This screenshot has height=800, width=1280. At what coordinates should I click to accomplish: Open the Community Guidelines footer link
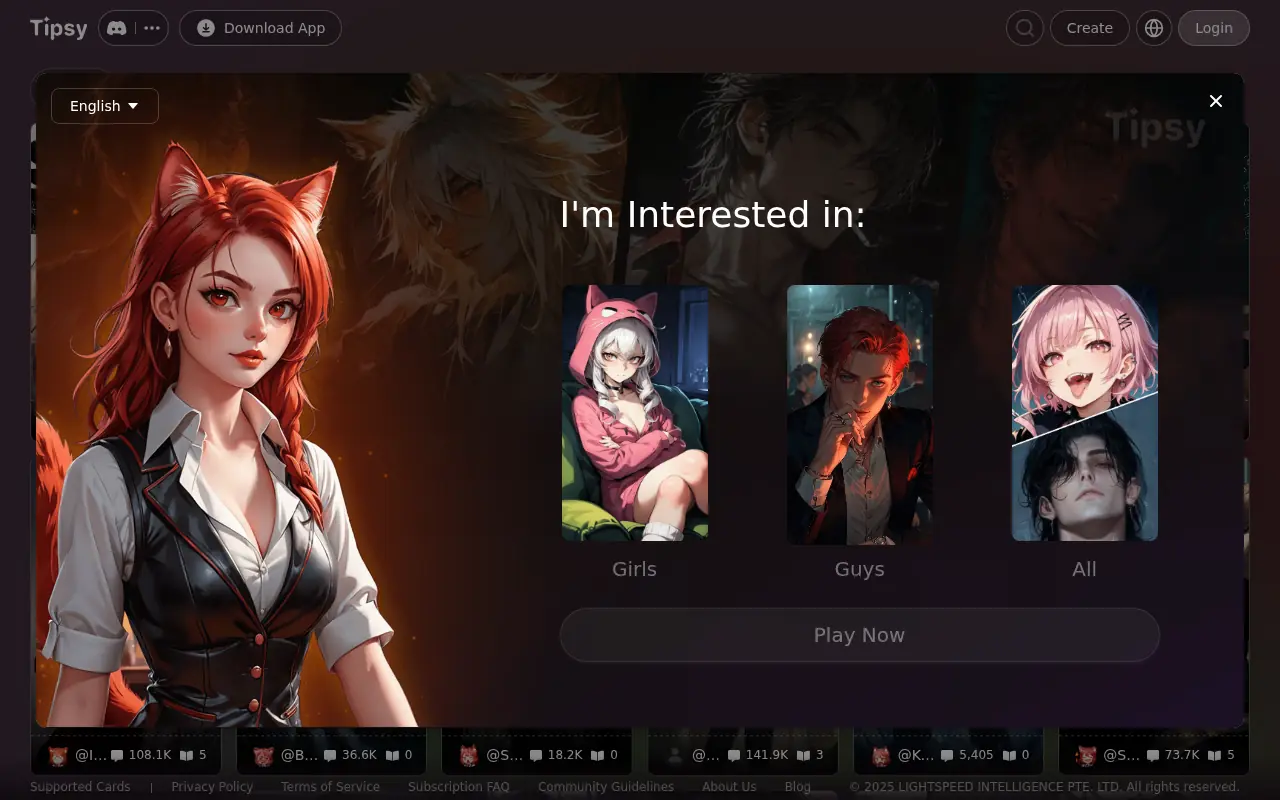tap(606, 787)
